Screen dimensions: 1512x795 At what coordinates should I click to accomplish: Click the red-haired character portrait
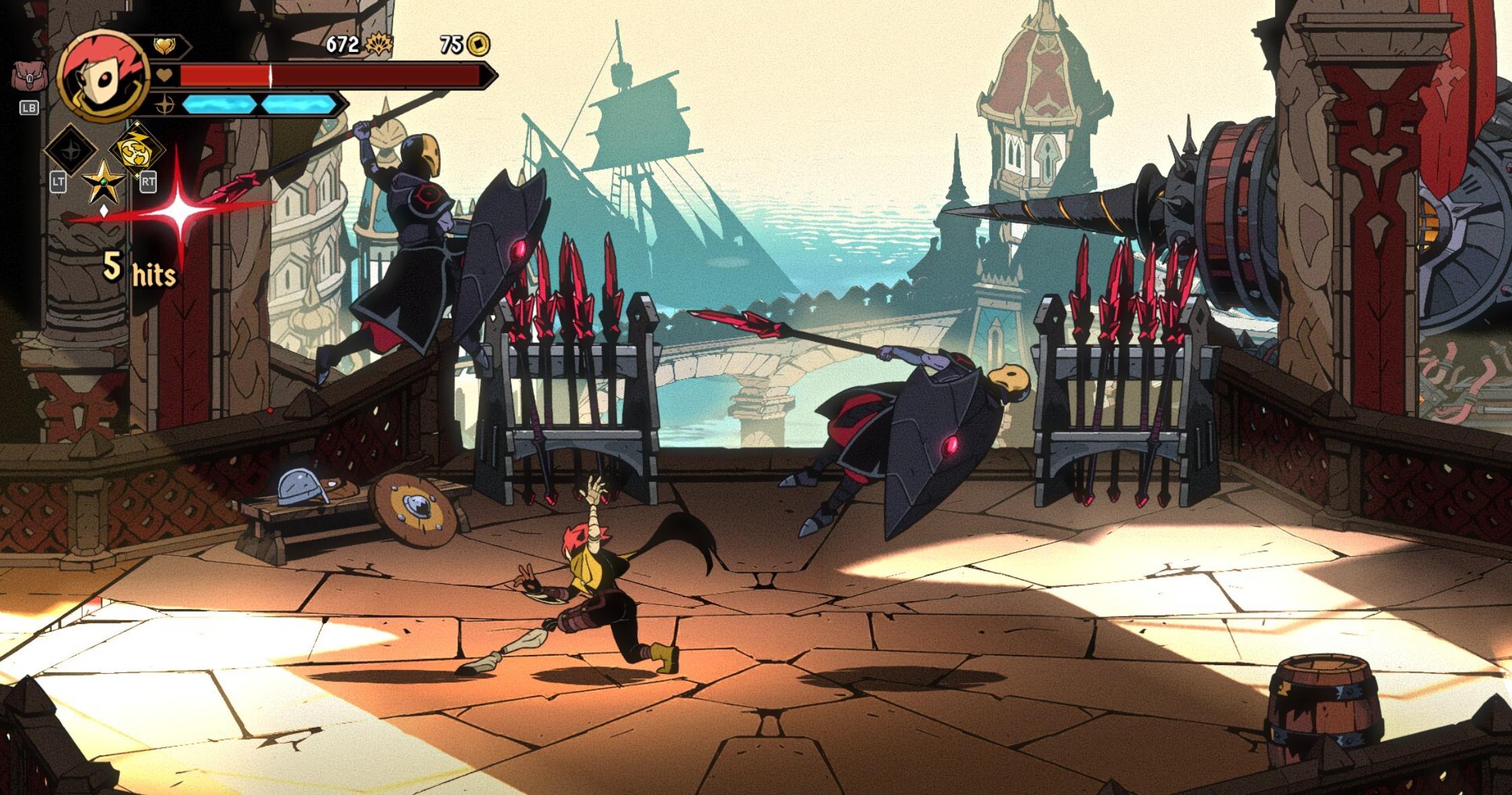pyautogui.click(x=104, y=77)
